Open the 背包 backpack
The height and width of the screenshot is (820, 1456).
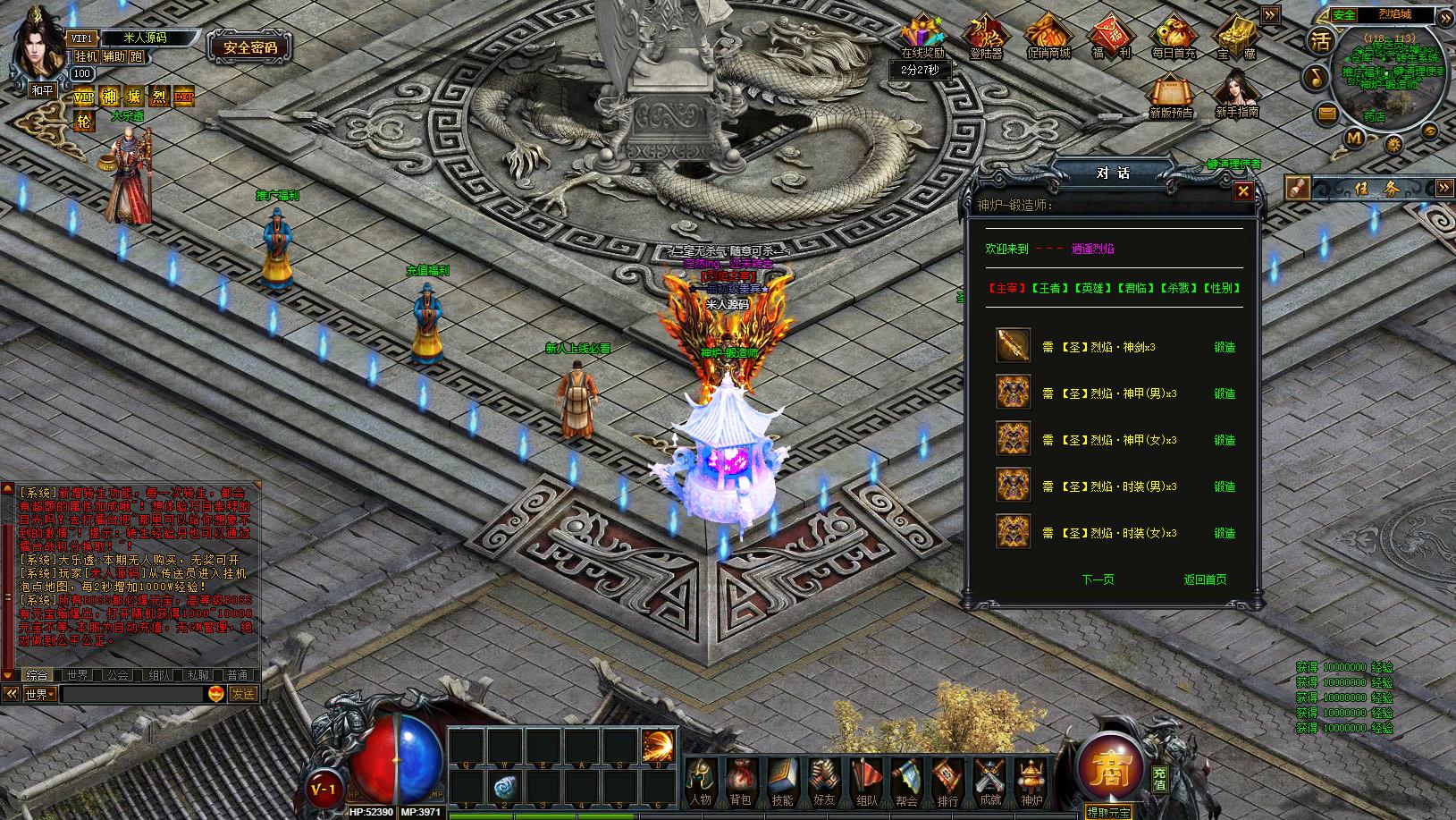pos(740,782)
